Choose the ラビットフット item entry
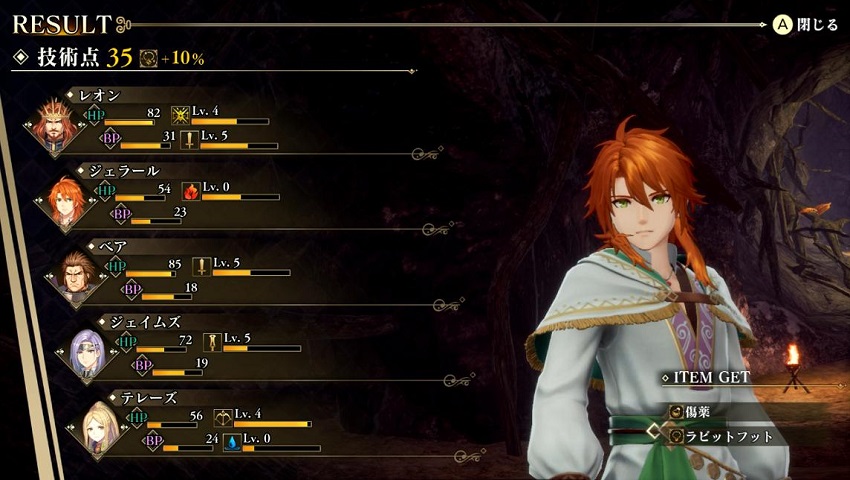The image size is (850, 480). [x=728, y=436]
